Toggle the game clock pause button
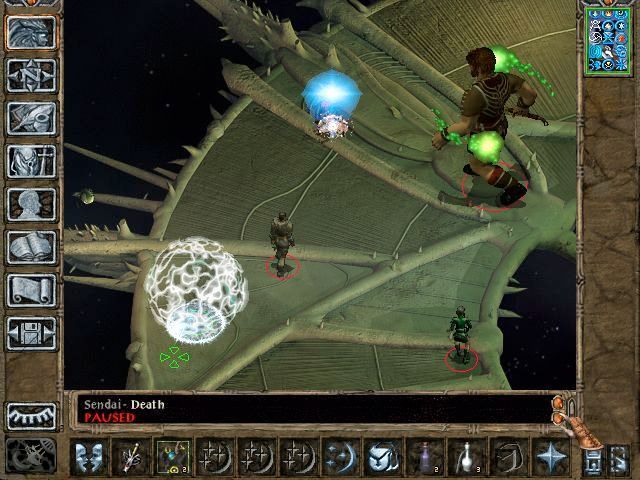This screenshot has height=480, width=640. pyautogui.click(x=28, y=456)
